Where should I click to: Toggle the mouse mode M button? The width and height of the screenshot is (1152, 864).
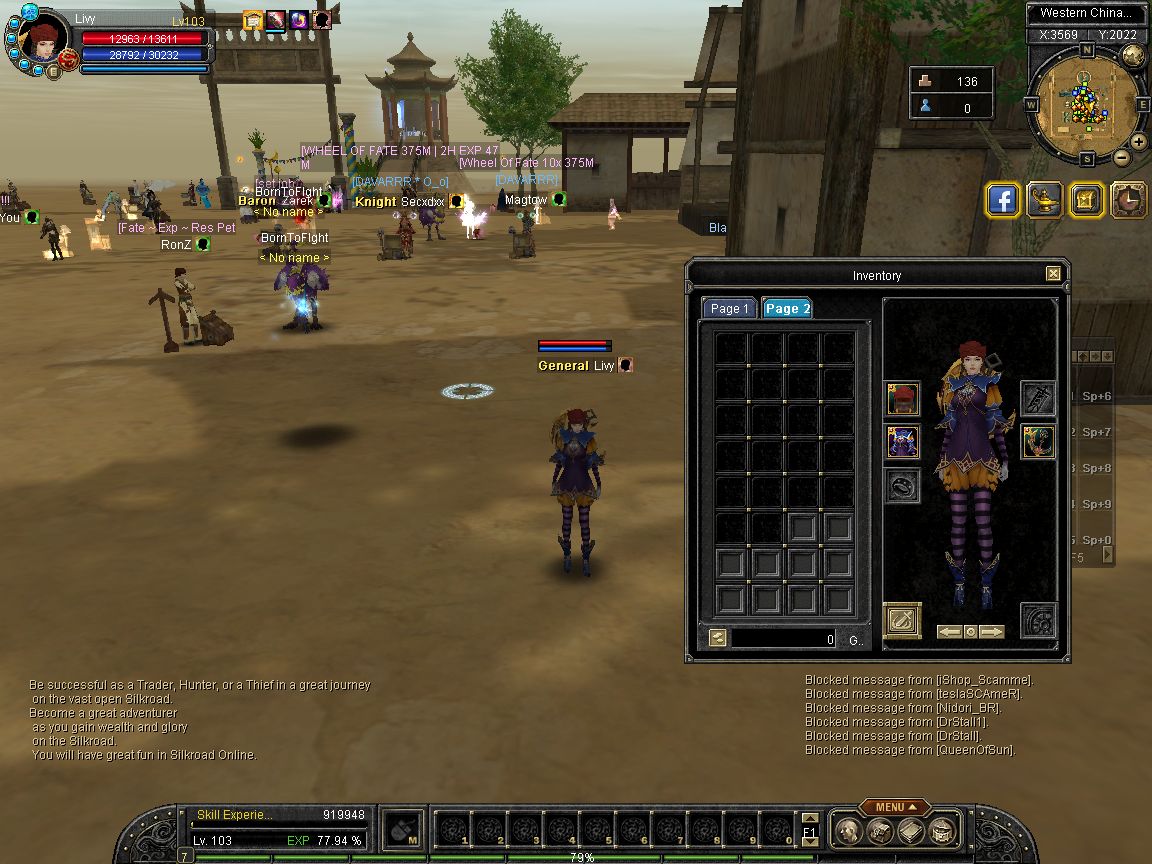(x=404, y=828)
